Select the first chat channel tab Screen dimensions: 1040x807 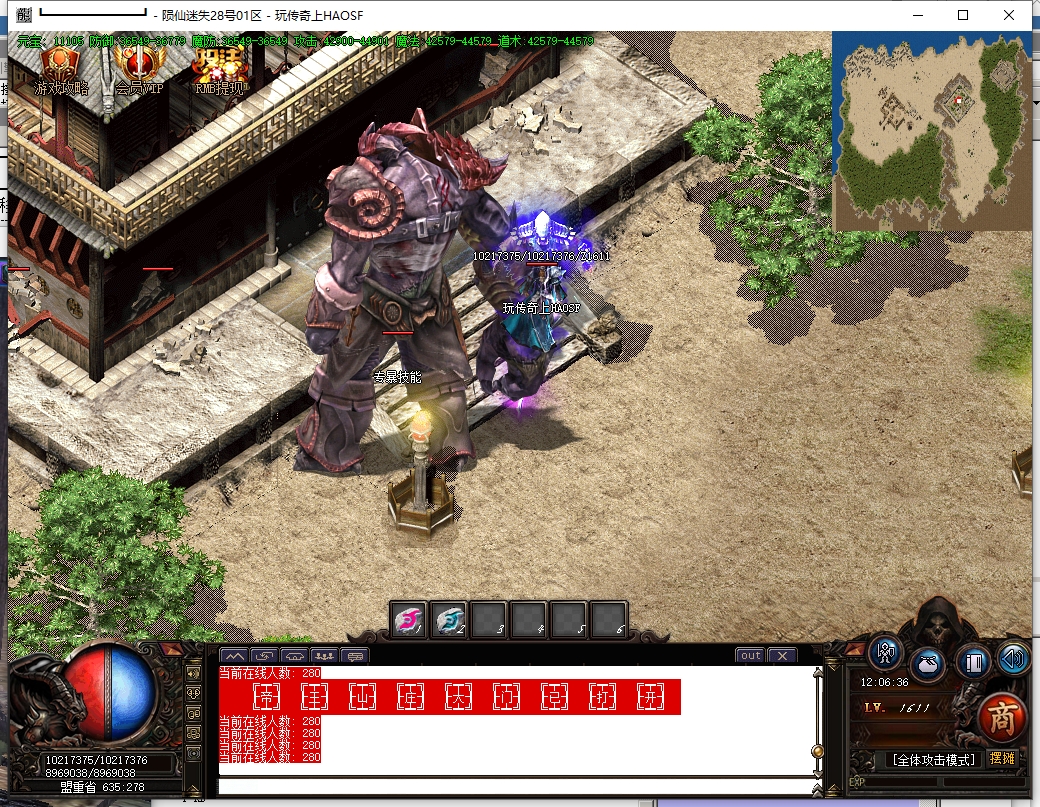click(x=237, y=656)
